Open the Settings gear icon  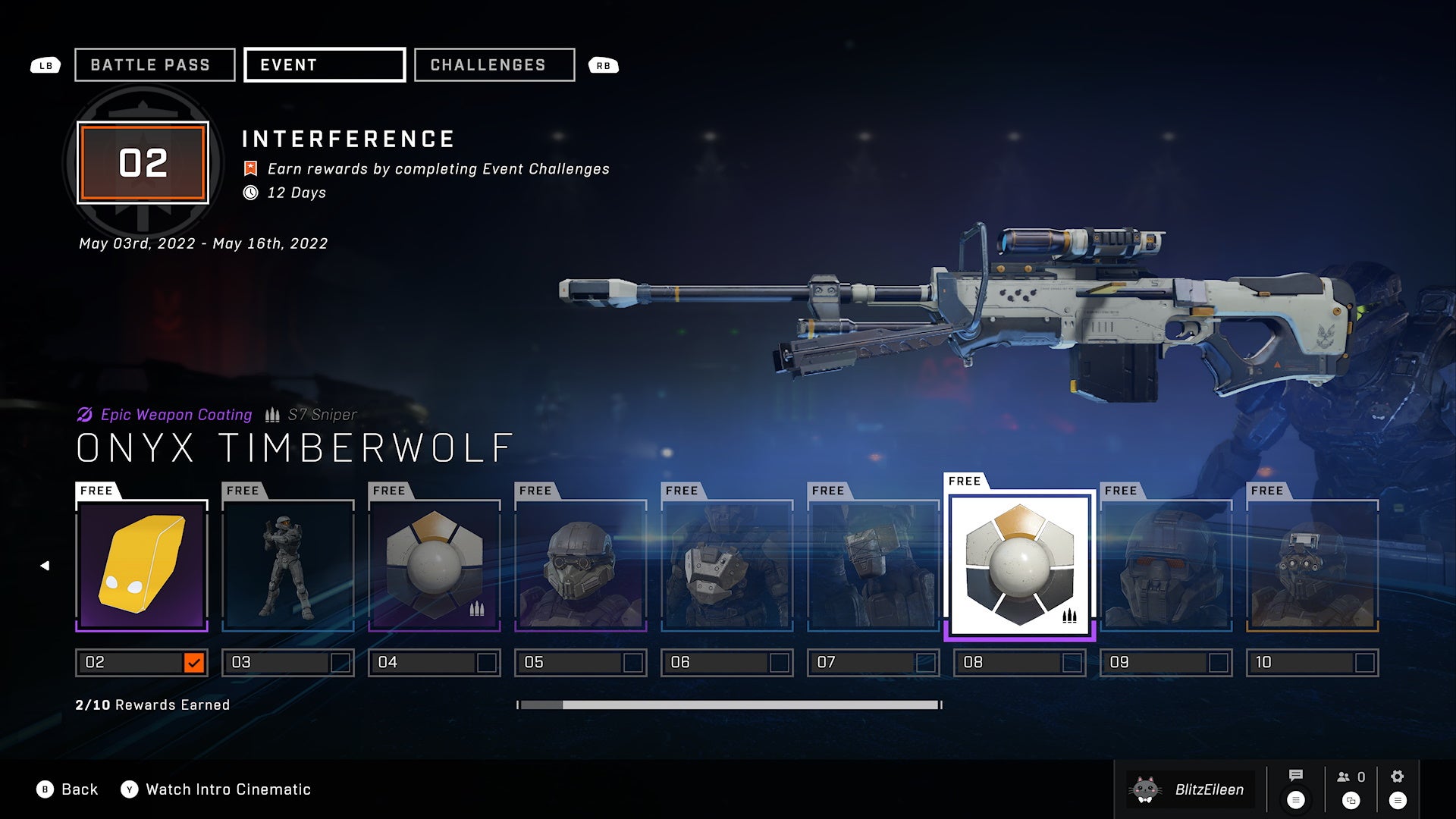coord(1398,776)
